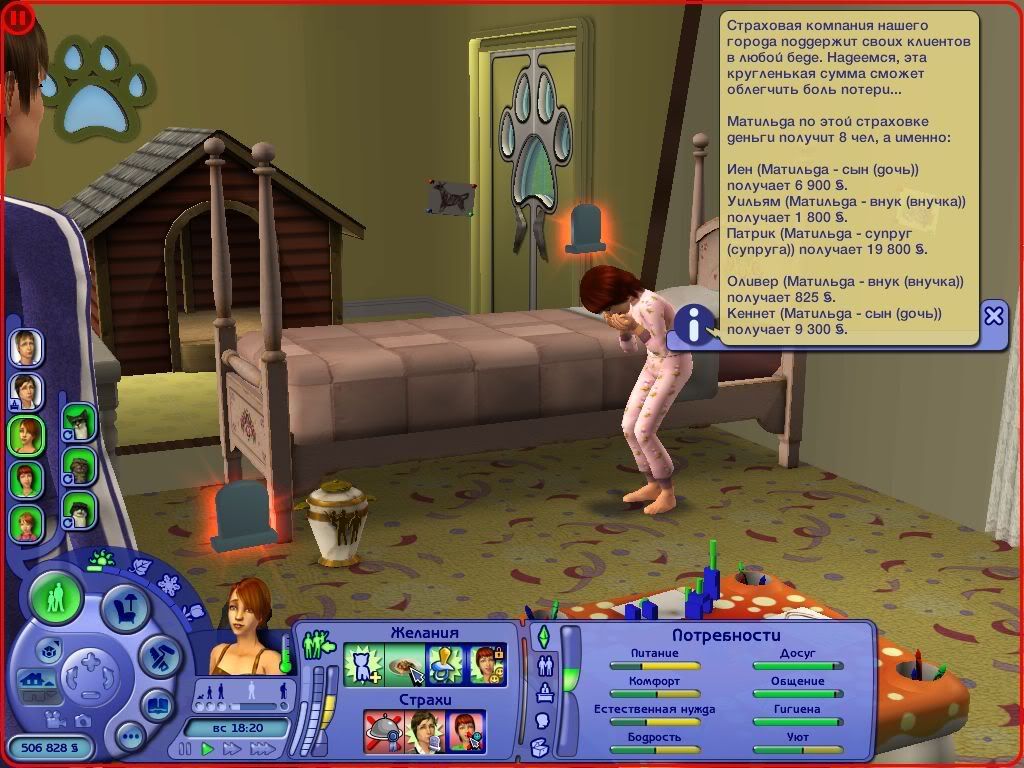
Task: Pause the game with the speed control
Action: pyautogui.click(x=186, y=748)
